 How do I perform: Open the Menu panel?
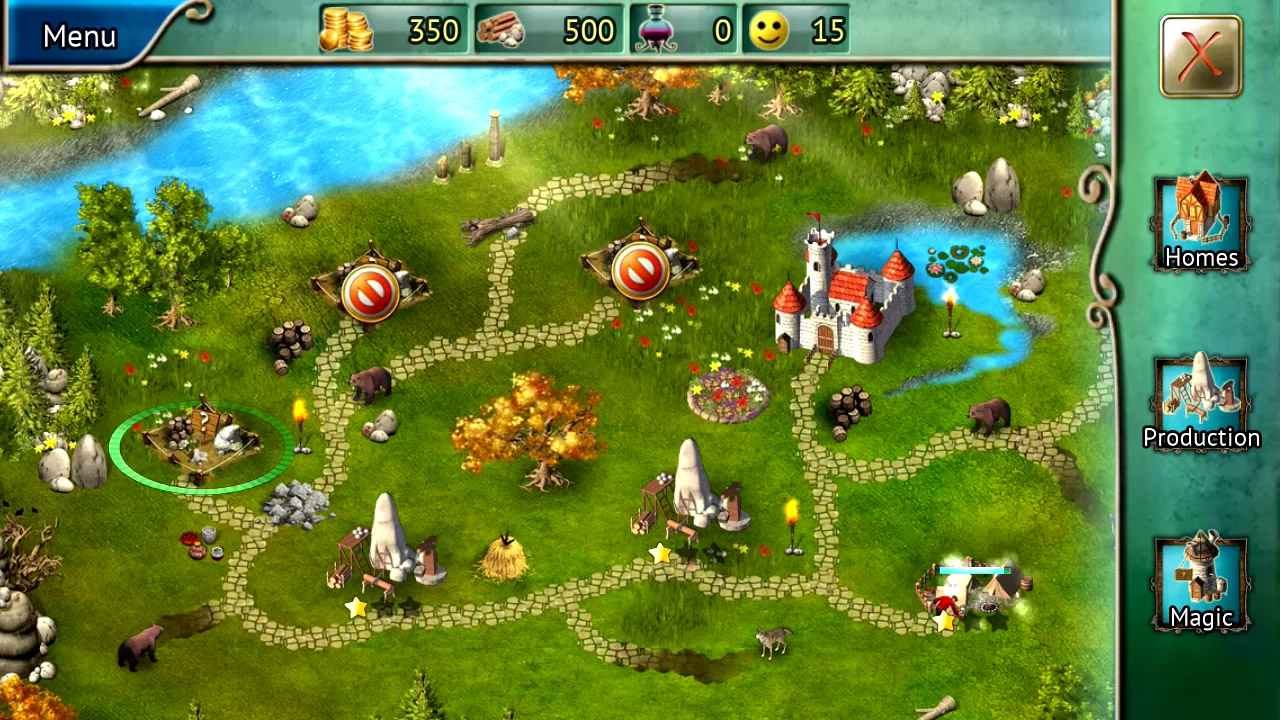tap(78, 35)
